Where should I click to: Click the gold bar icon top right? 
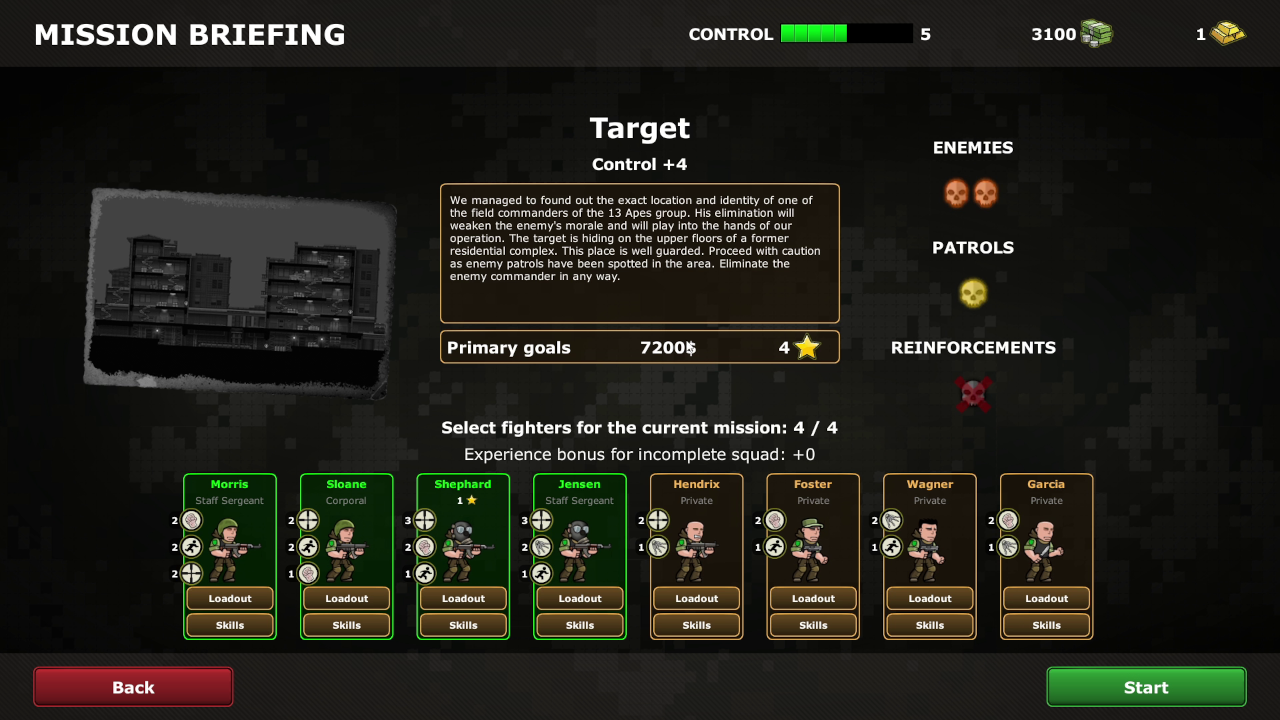coord(1228,33)
